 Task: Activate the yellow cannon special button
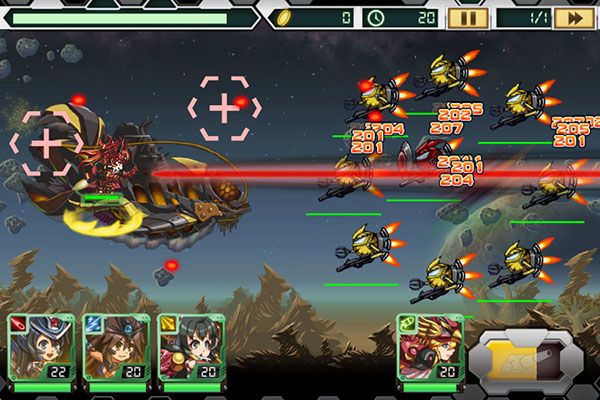click(x=526, y=358)
